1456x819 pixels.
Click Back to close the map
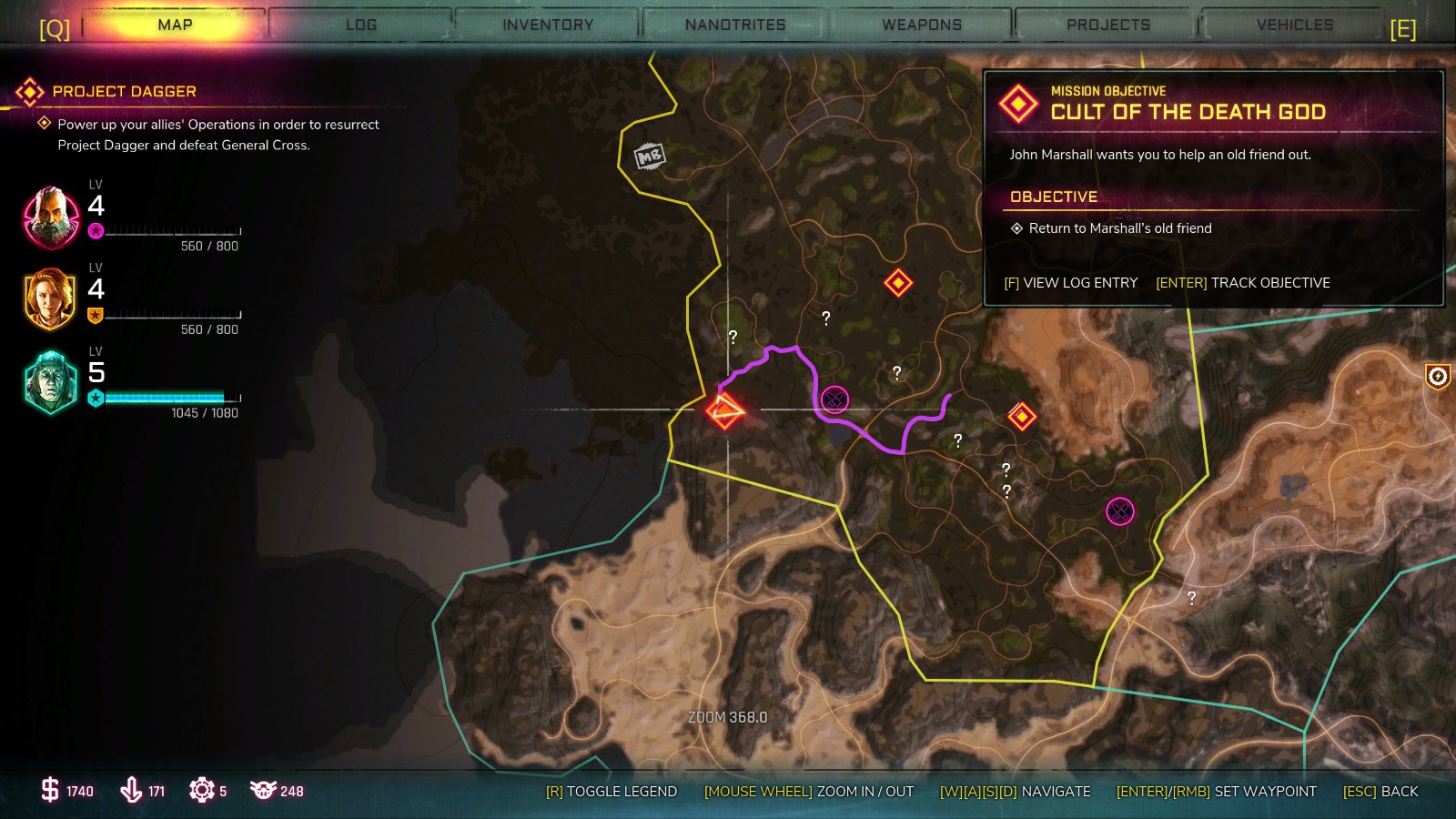[x=1380, y=792]
